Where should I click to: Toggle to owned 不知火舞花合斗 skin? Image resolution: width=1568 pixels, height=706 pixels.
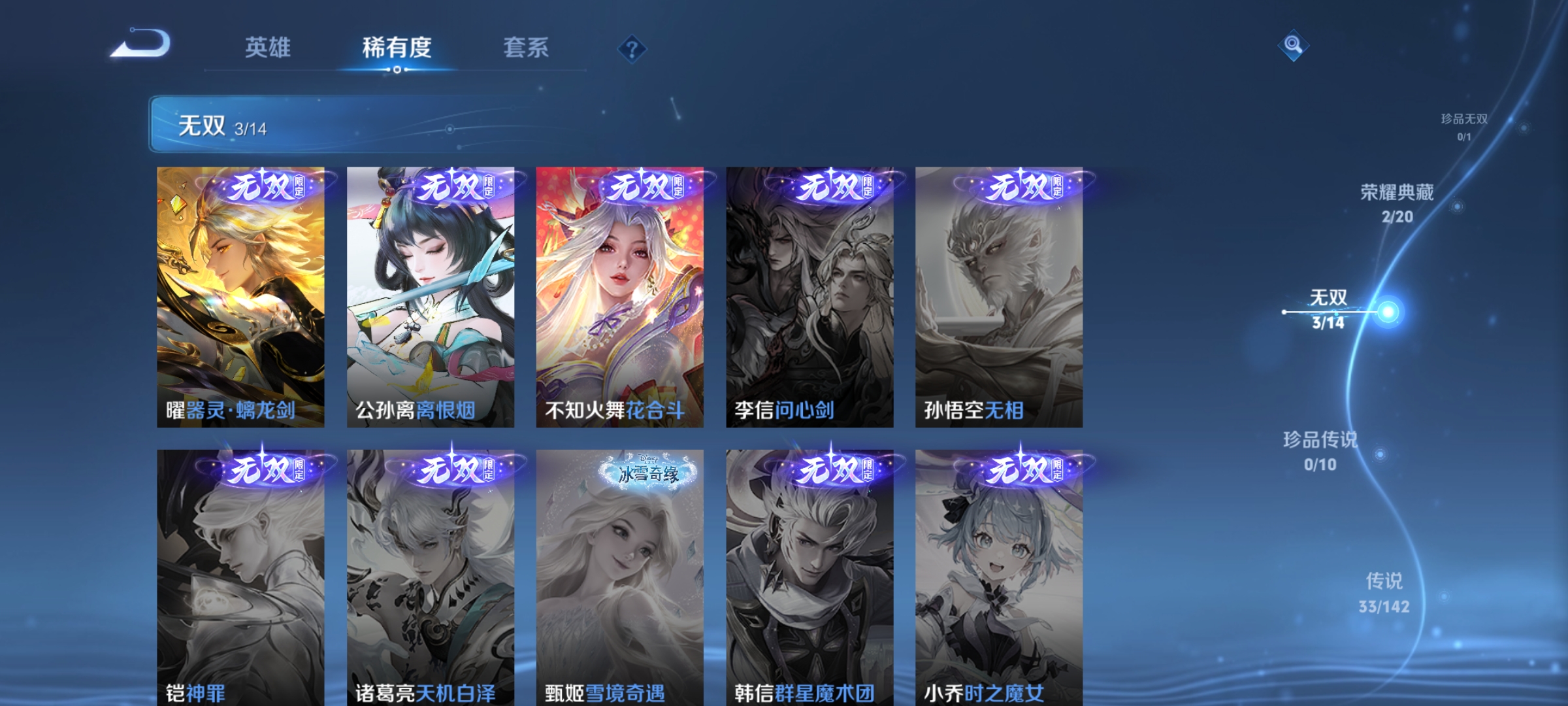pos(621,294)
